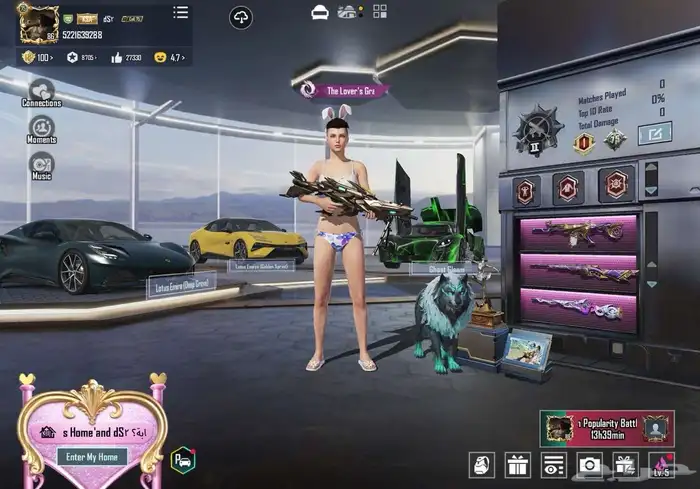Open the Lv.5 level icon

[661, 465]
